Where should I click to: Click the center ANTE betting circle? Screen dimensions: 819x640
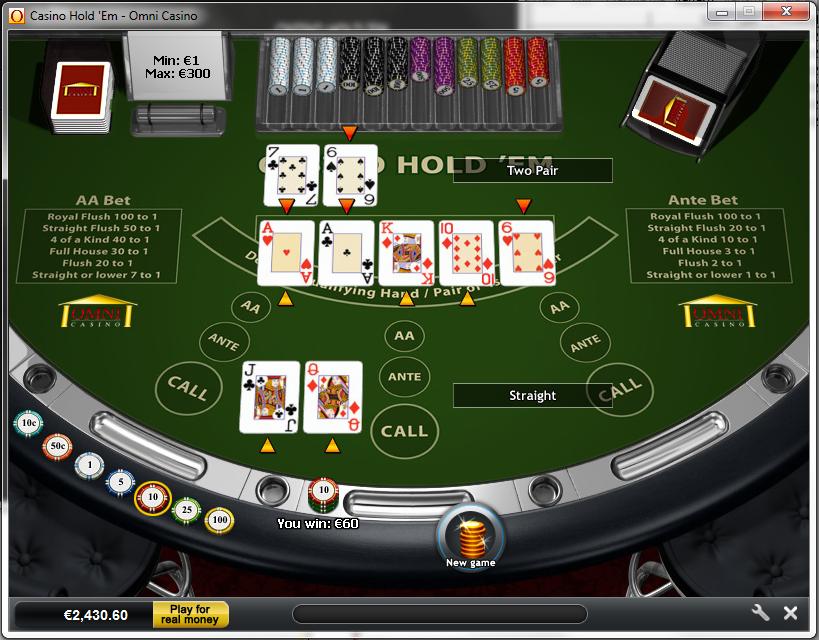pyautogui.click(x=404, y=376)
